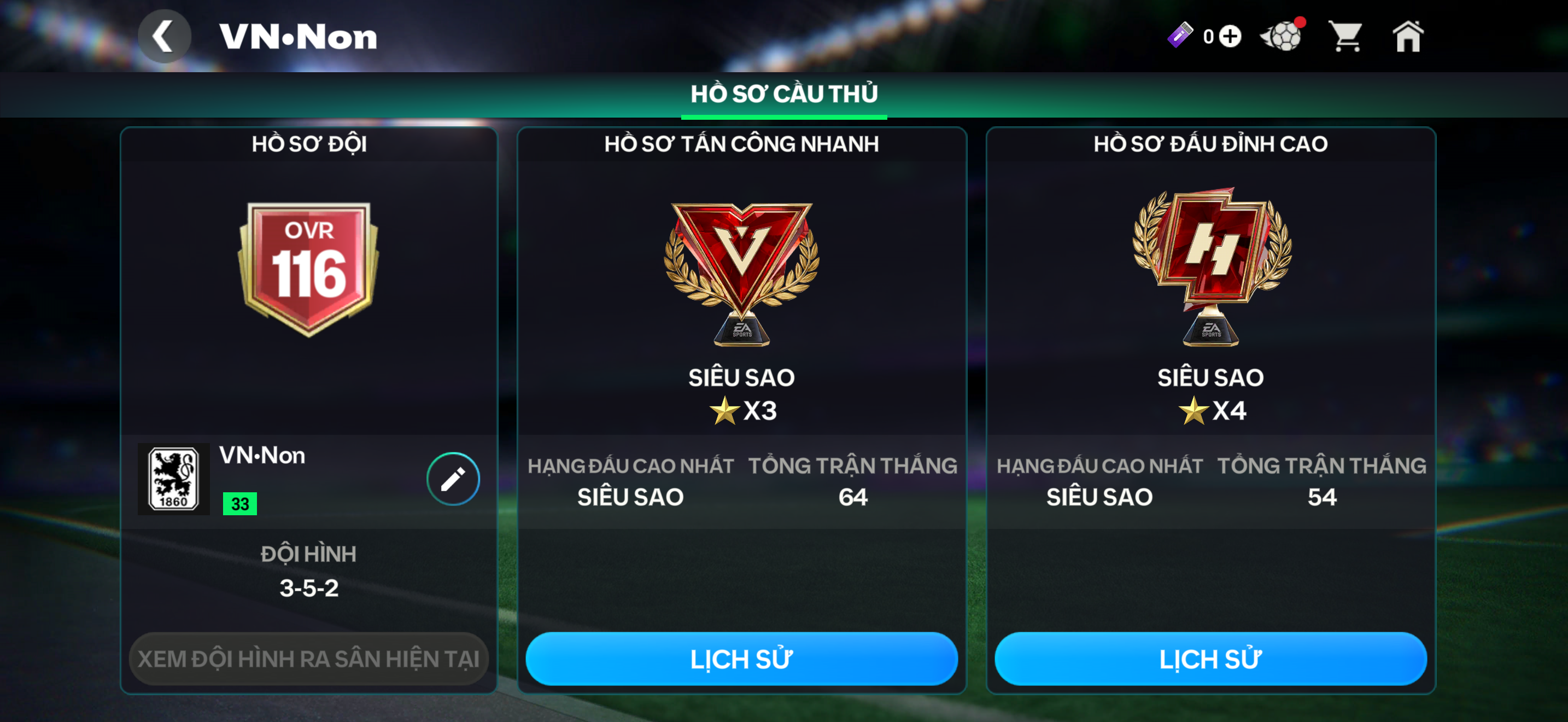
Task: Open LỊCH SỬ under HỒ SƠ ĐẤU ĐỈNH CAO
Action: pos(1208,658)
